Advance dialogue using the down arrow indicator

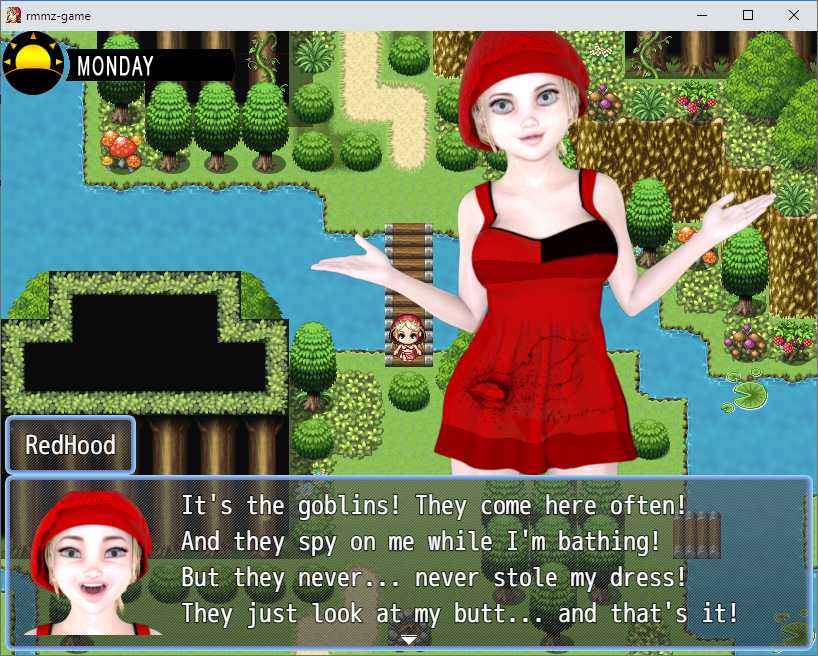pos(409,638)
